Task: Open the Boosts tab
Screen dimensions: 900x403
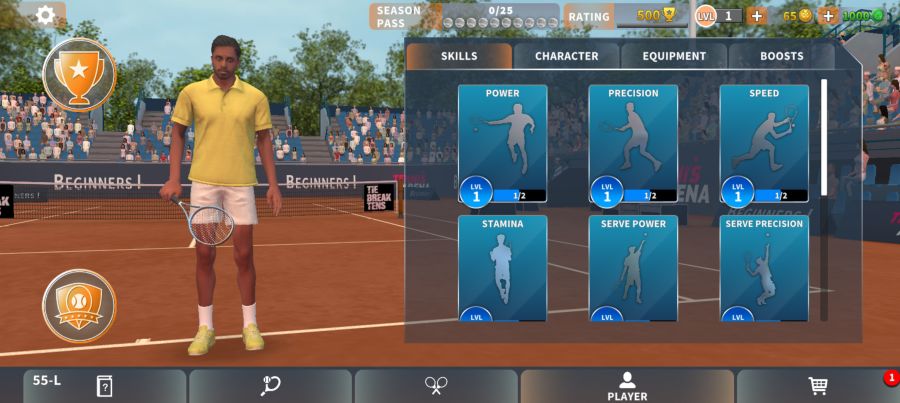Action: pos(781,56)
